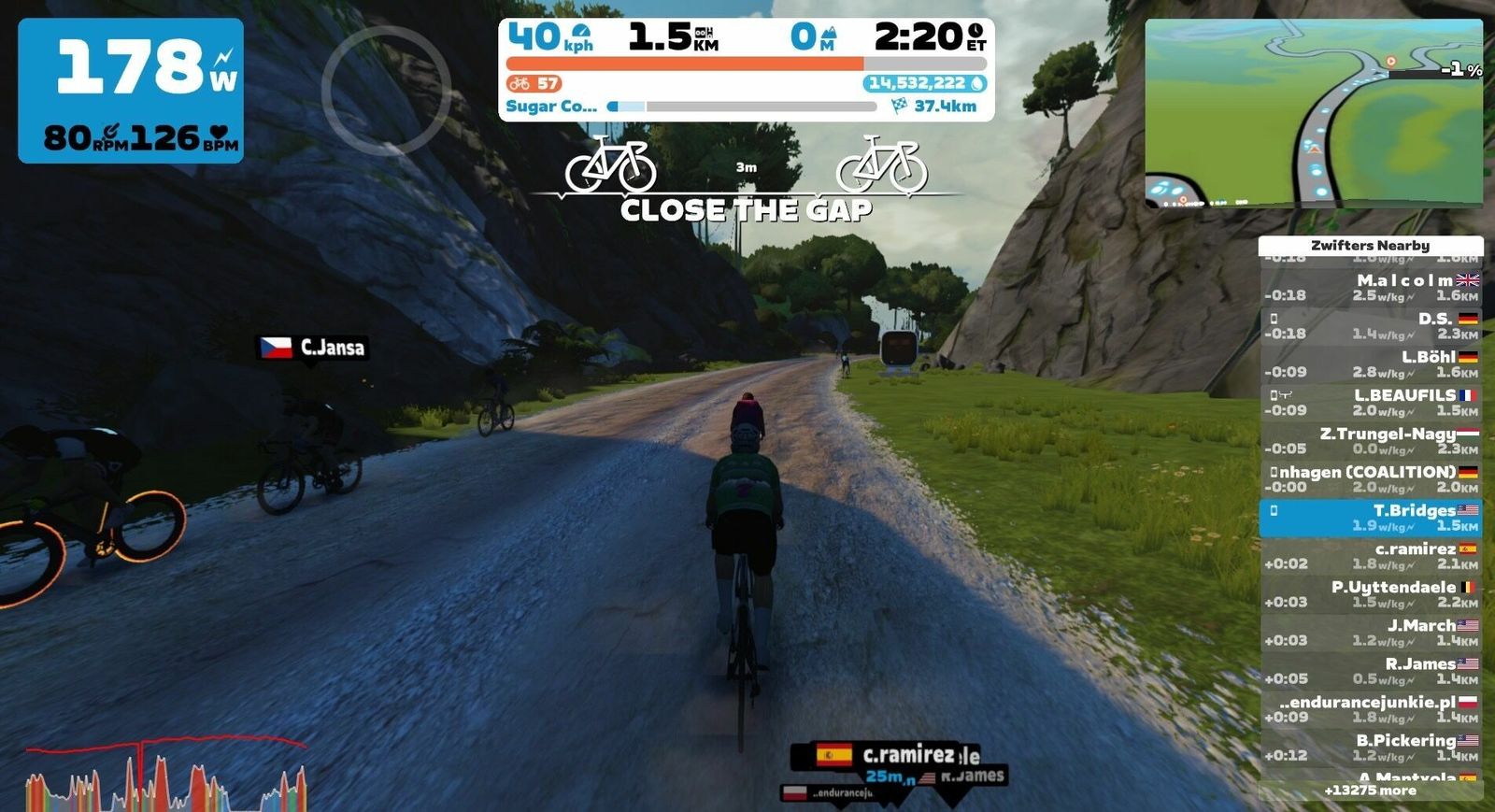Select P.Uyttendaele in the riders list

[1371, 594]
